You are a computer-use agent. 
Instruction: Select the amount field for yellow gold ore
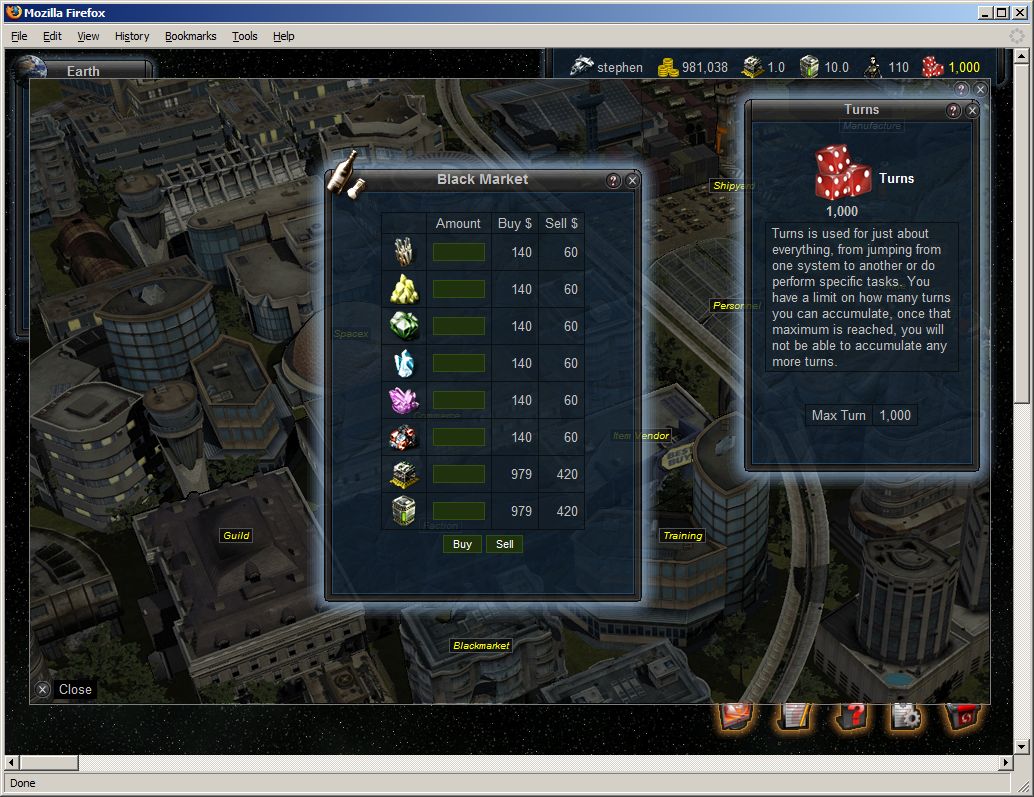pyautogui.click(x=459, y=289)
